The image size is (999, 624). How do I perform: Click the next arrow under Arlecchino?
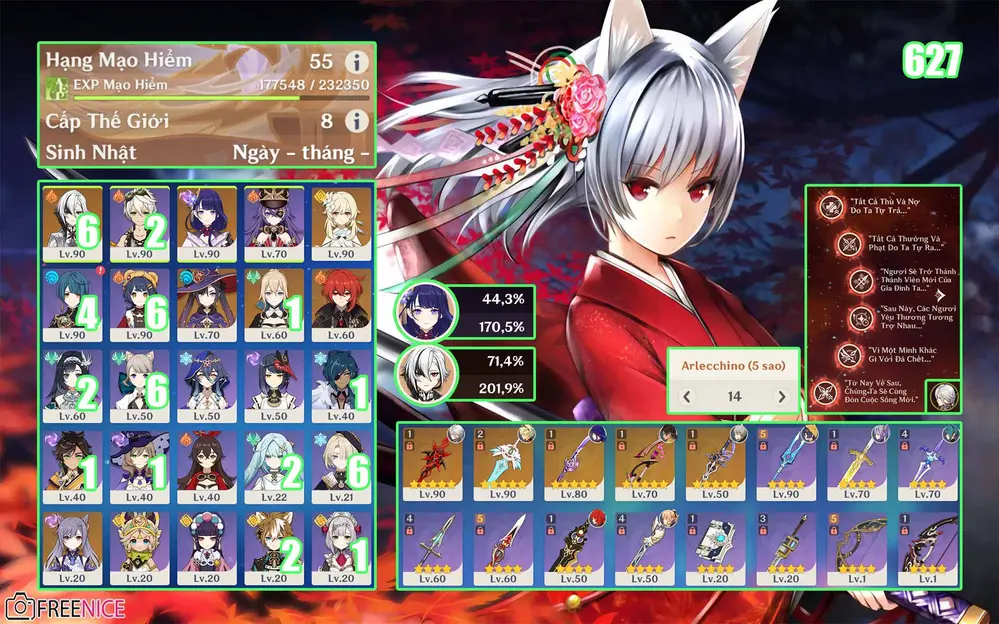(782, 397)
